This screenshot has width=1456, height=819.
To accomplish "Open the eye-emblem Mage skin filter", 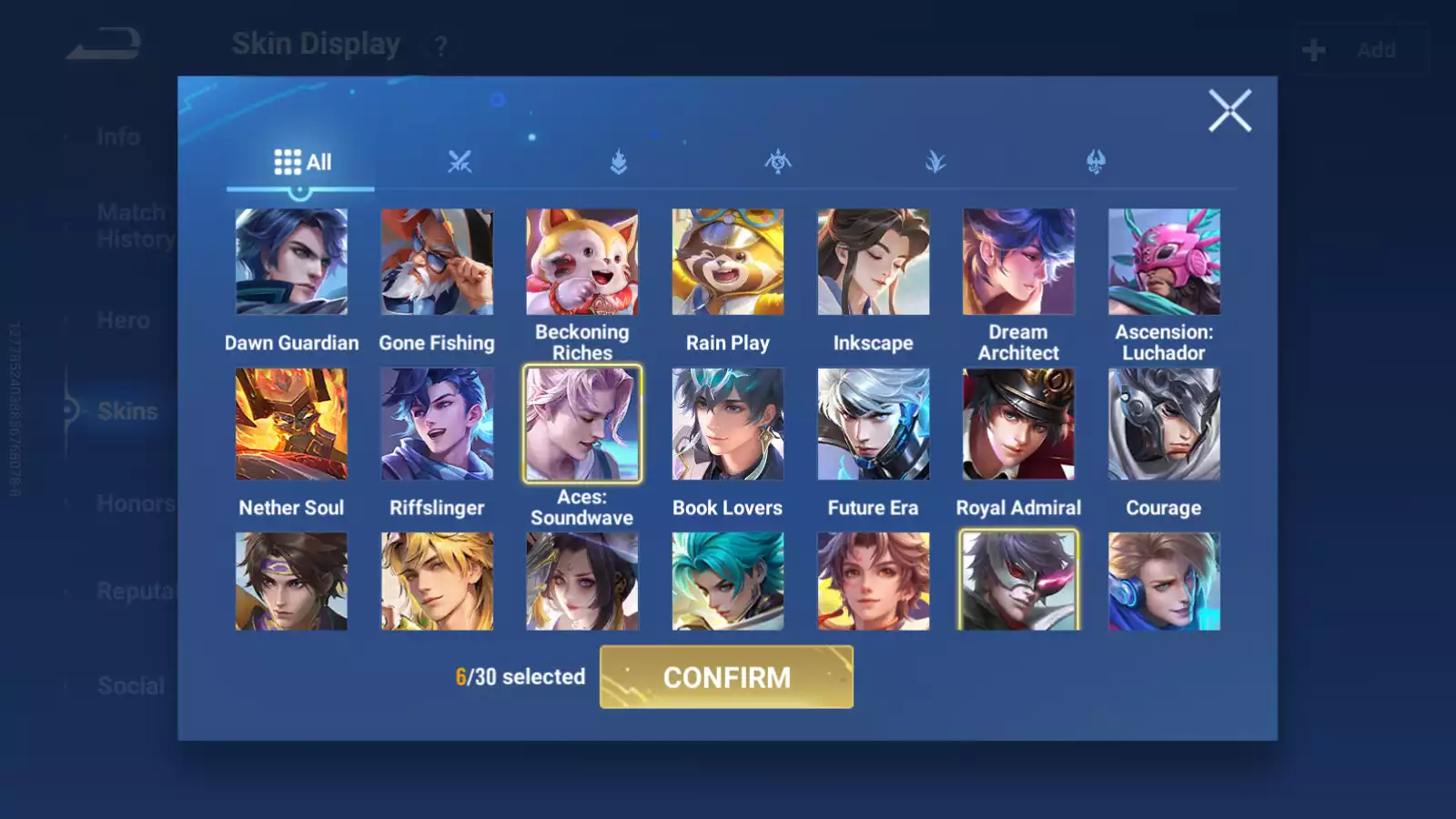I will pos(777,162).
